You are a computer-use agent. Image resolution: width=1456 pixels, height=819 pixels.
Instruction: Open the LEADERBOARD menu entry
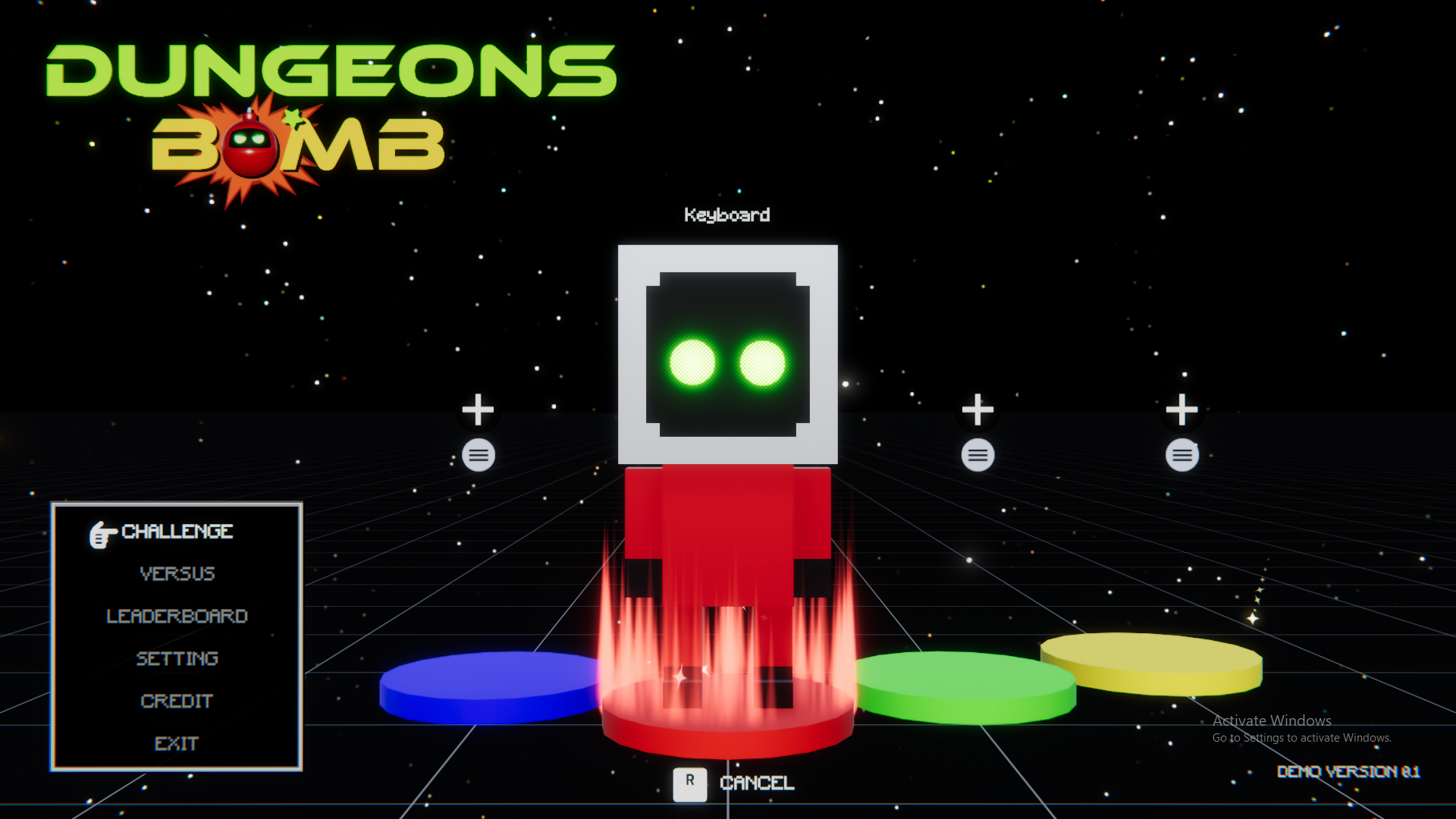(177, 617)
